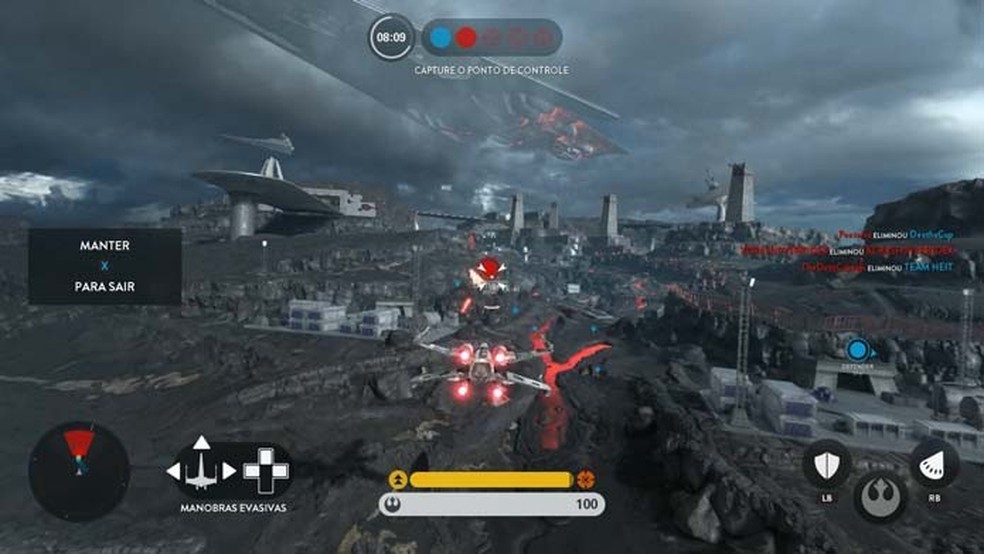984x554 pixels.
Task: Select the bright red control point indicator
Action: [x=466, y=38]
